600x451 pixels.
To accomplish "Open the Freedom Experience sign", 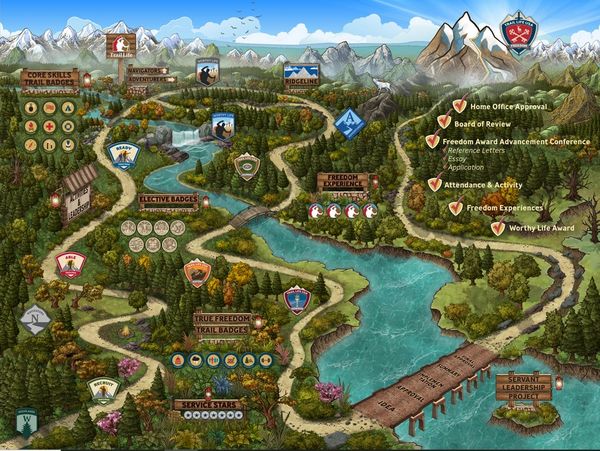I will tap(345, 181).
